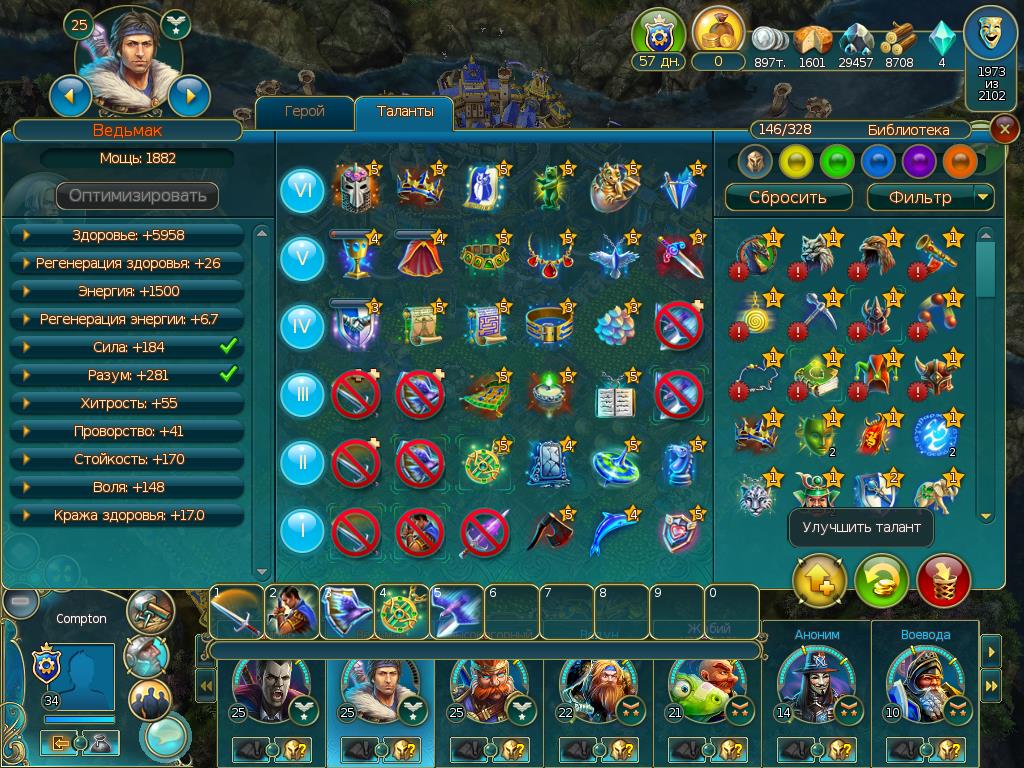Show the next hero with the right arrow
This screenshot has width=1024, height=768.
click(188, 96)
